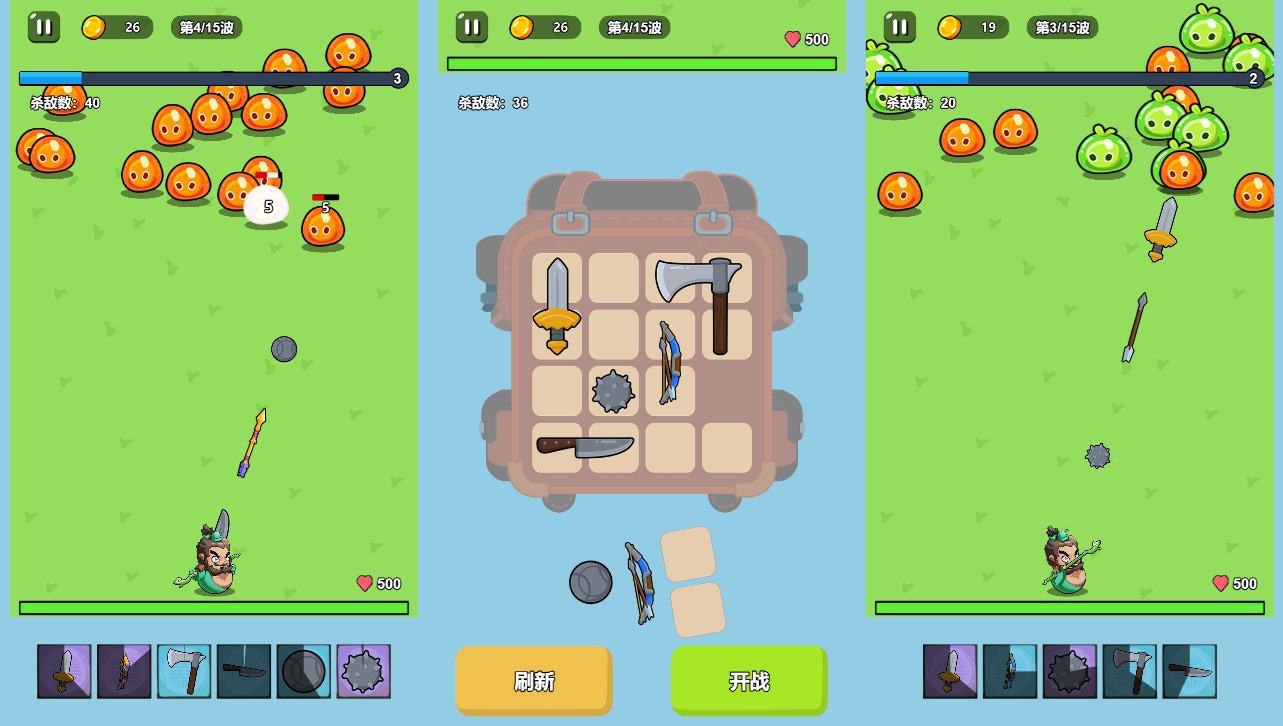The width and height of the screenshot is (1283, 726).
Task: Pause the backpack preparation screen
Action: (471, 27)
